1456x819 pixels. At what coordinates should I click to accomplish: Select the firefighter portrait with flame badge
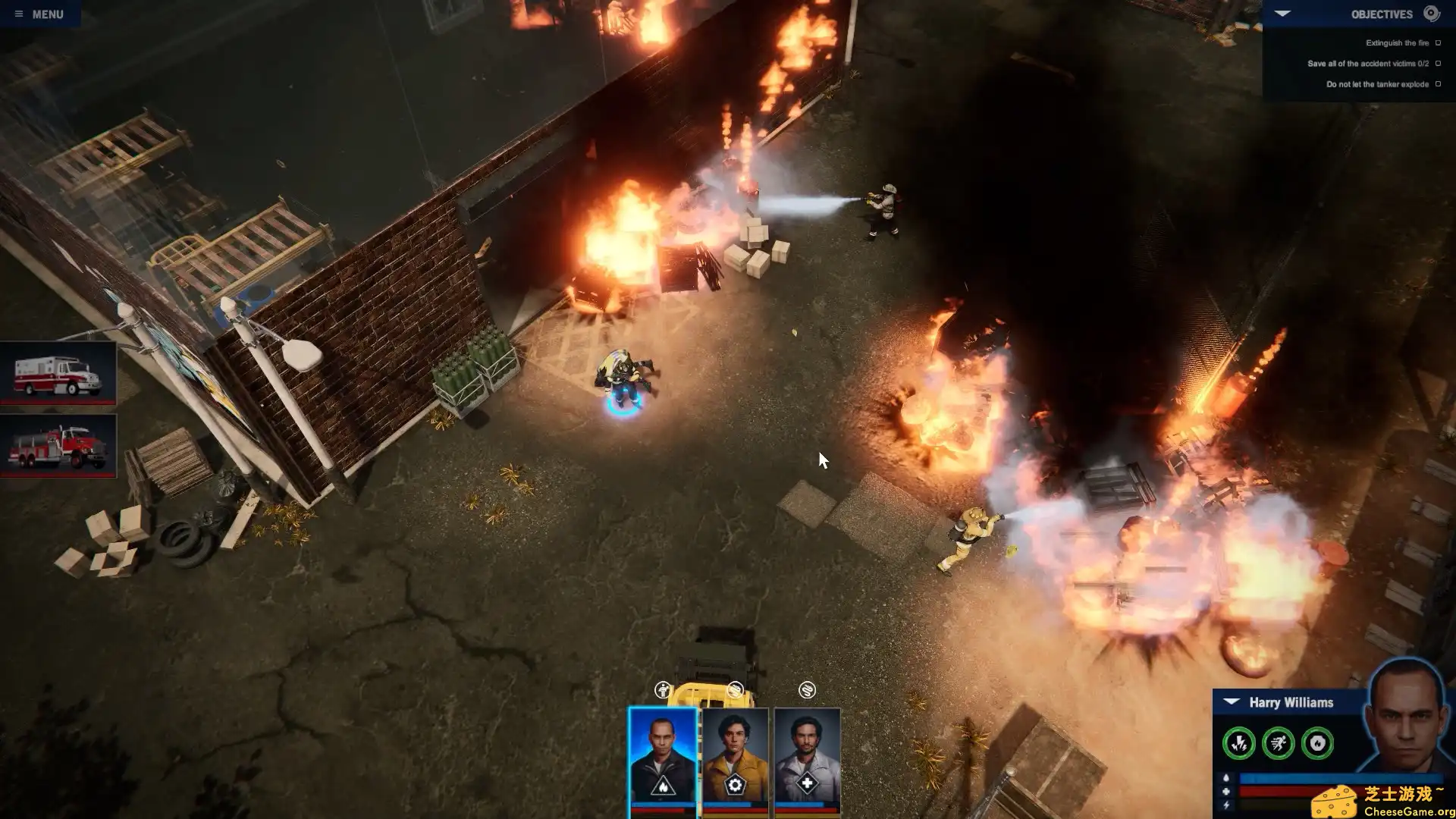662,758
